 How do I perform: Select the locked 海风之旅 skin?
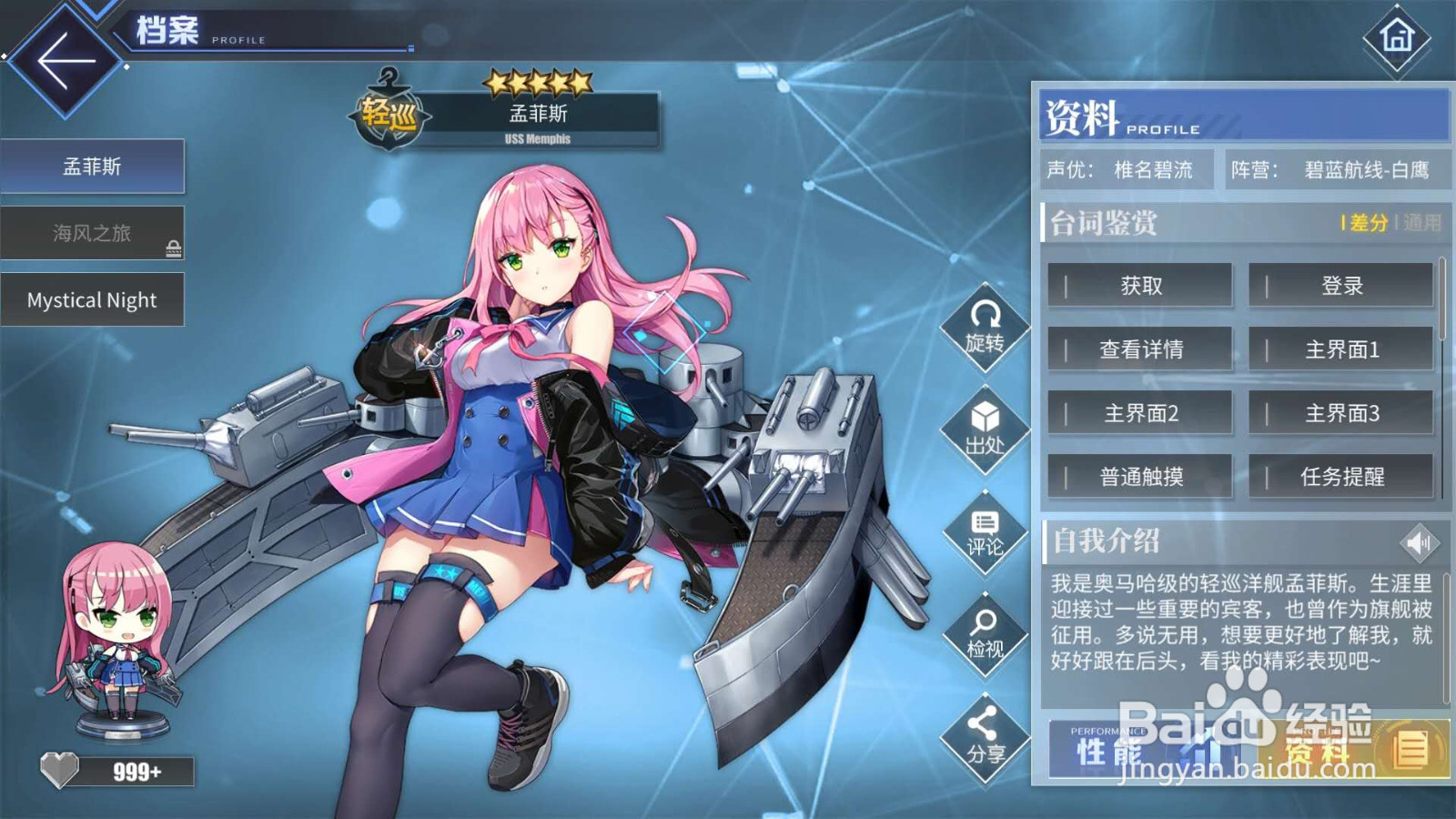coord(91,232)
